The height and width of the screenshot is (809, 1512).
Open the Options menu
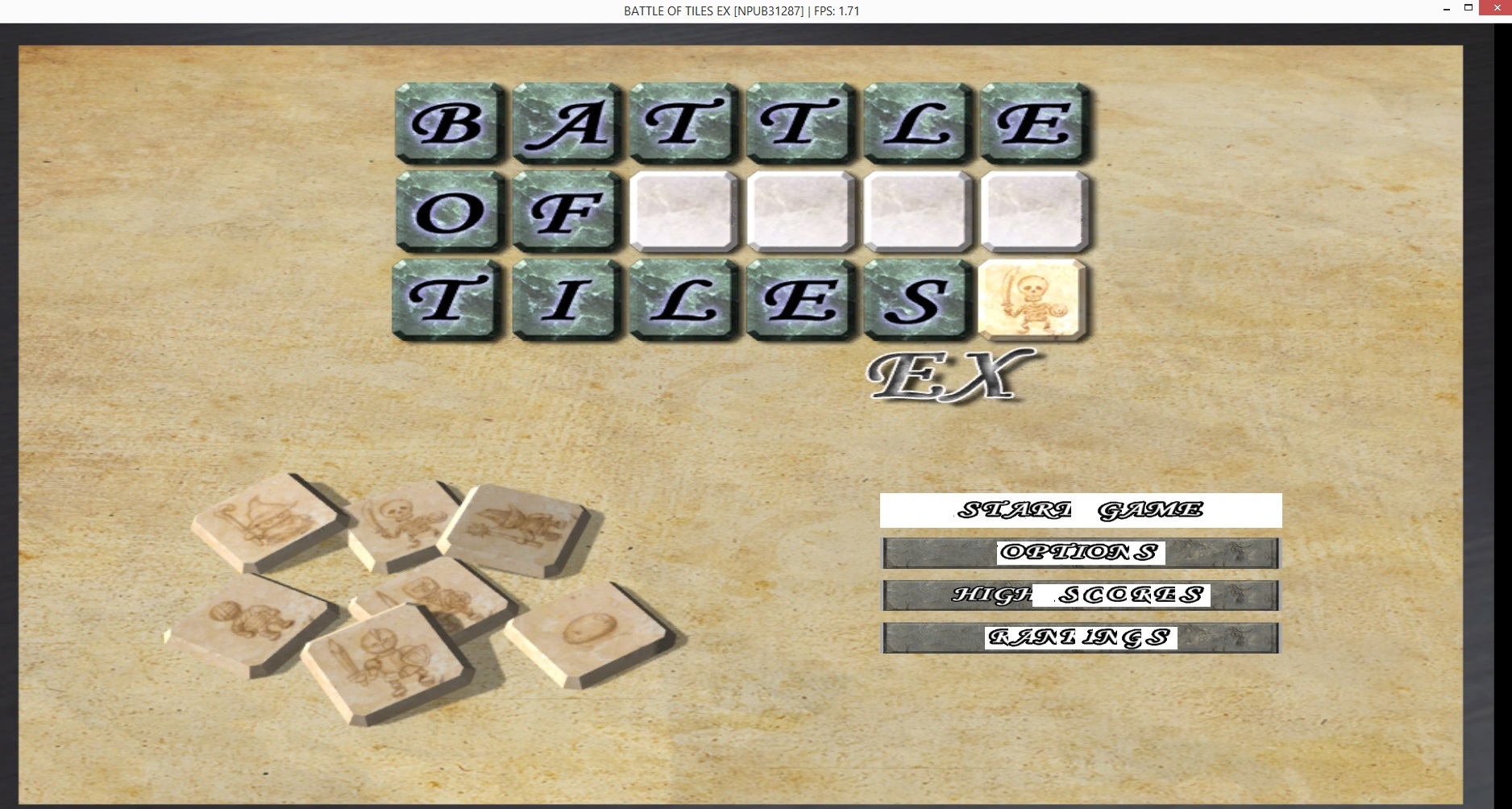tap(1080, 553)
